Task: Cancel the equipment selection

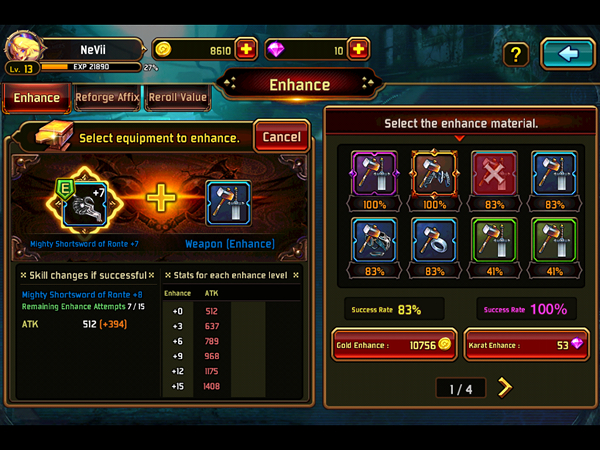Action: coord(281,137)
